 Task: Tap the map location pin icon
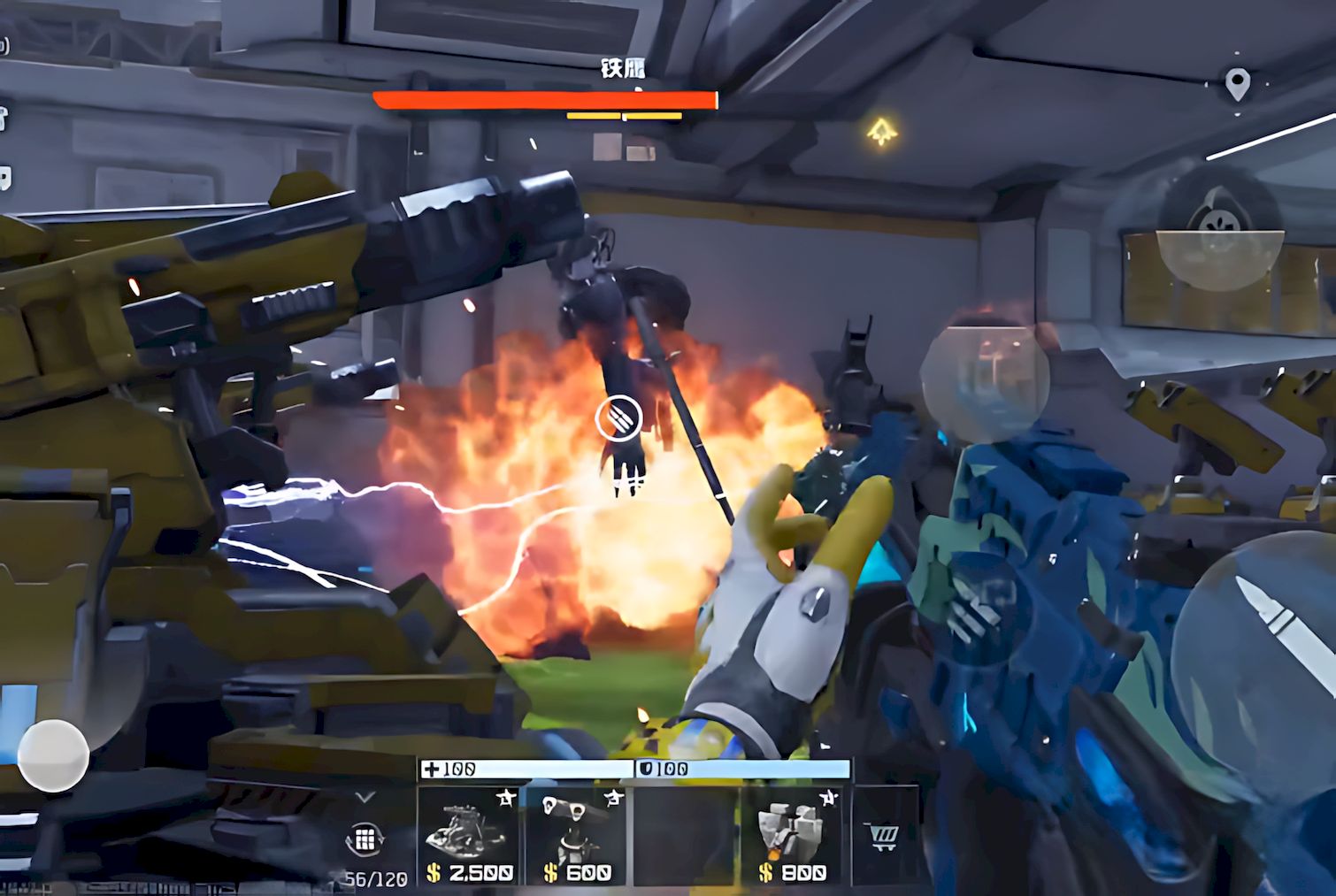(1237, 85)
